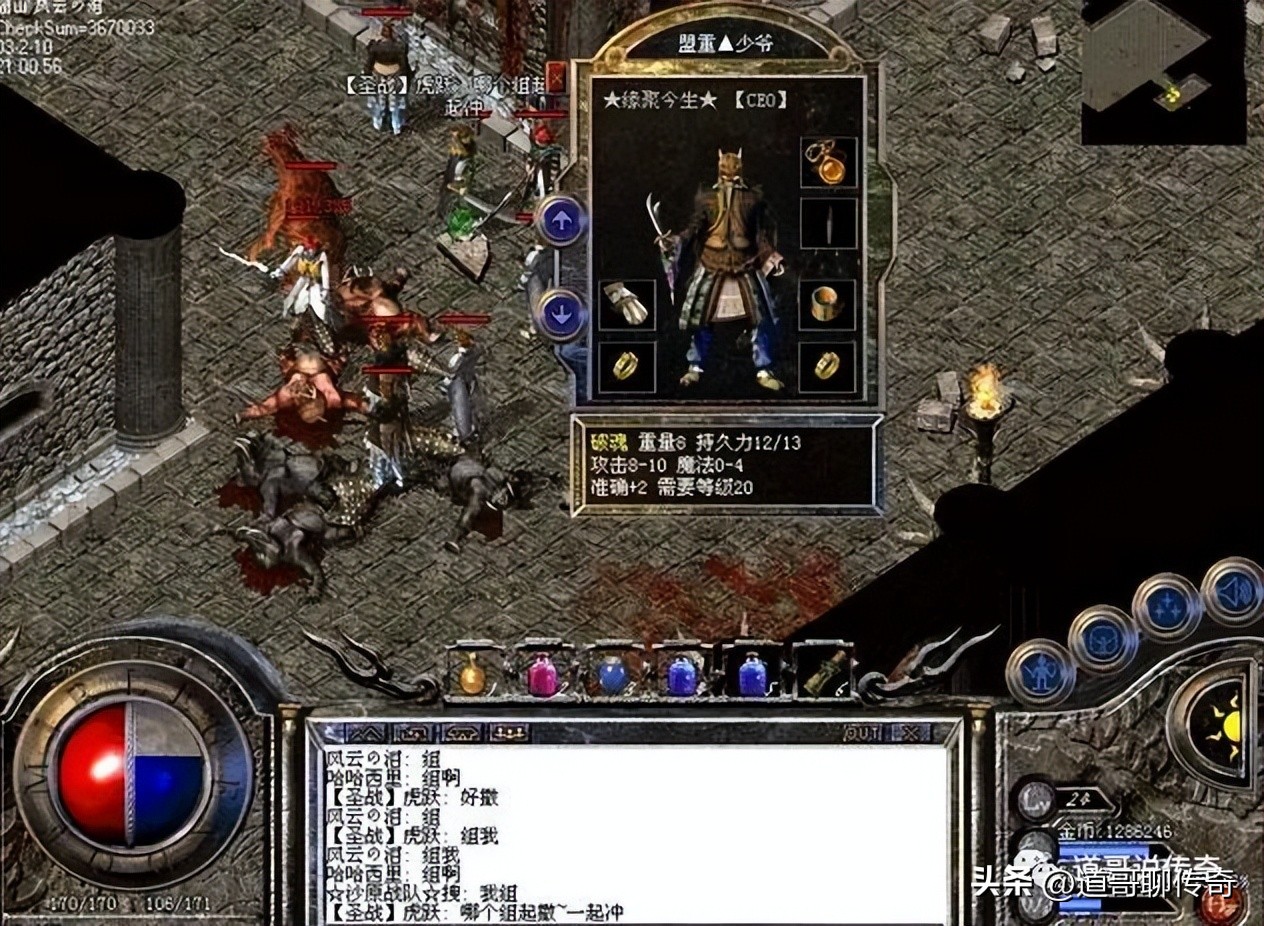Select the equipped glove slot

628,304
